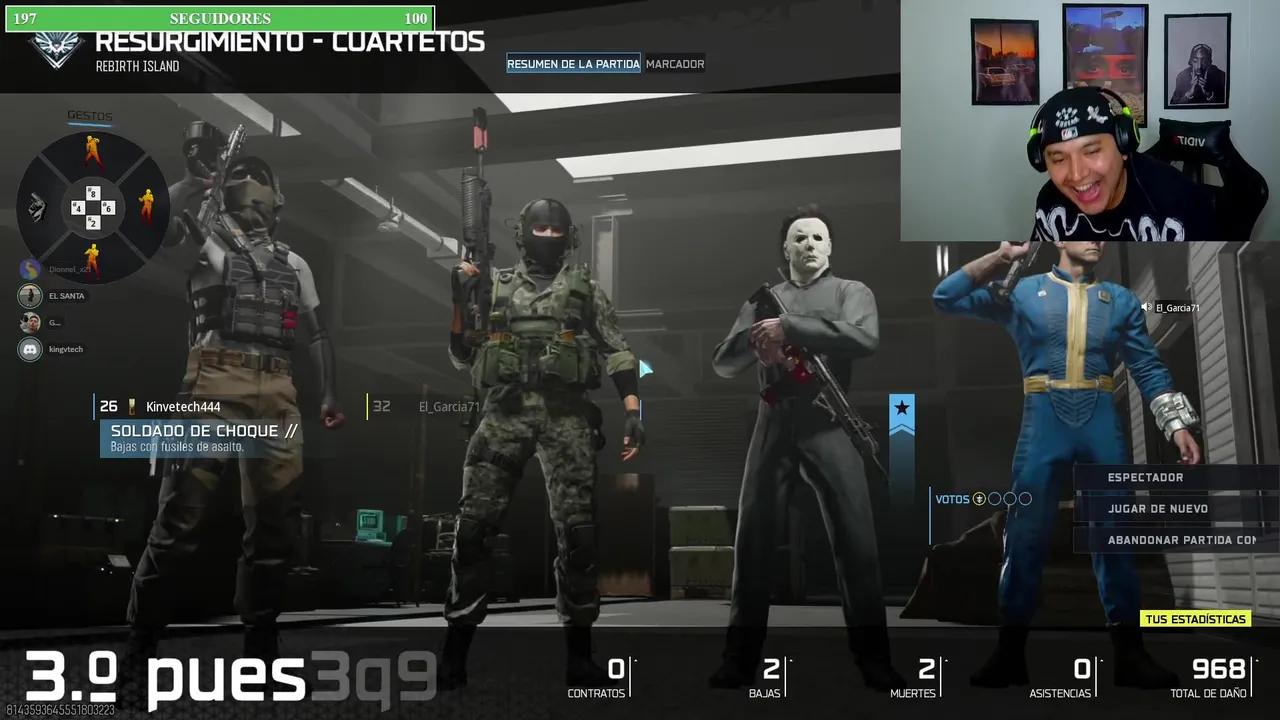The height and width of the screenshot is (720, 1280).
Task: Cast a vote in the last VOTOS circle
Action: pyautogui.click(x=1025, y=498)
